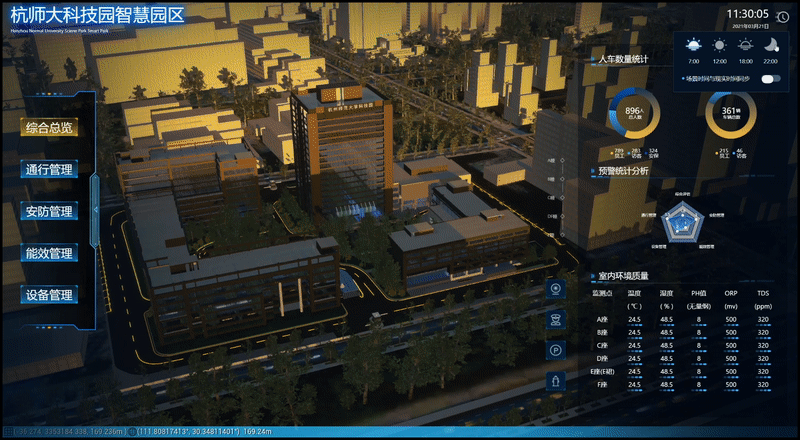Set scene time to 7:00 sunrise
The width and height of the screenshot is (800, 440).
(x=693, y=46)
